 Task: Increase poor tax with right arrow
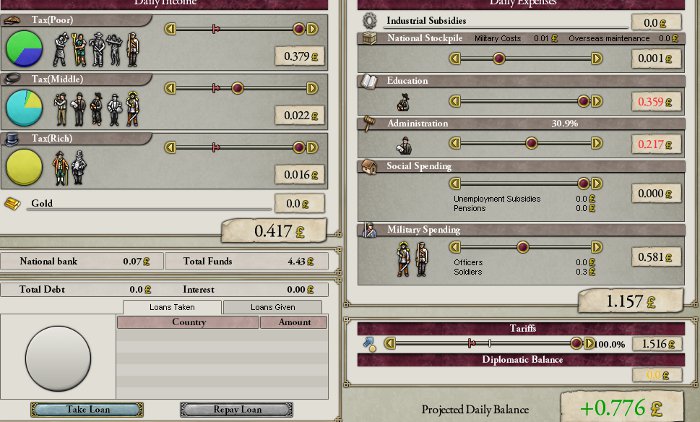(x=312, y=29)
